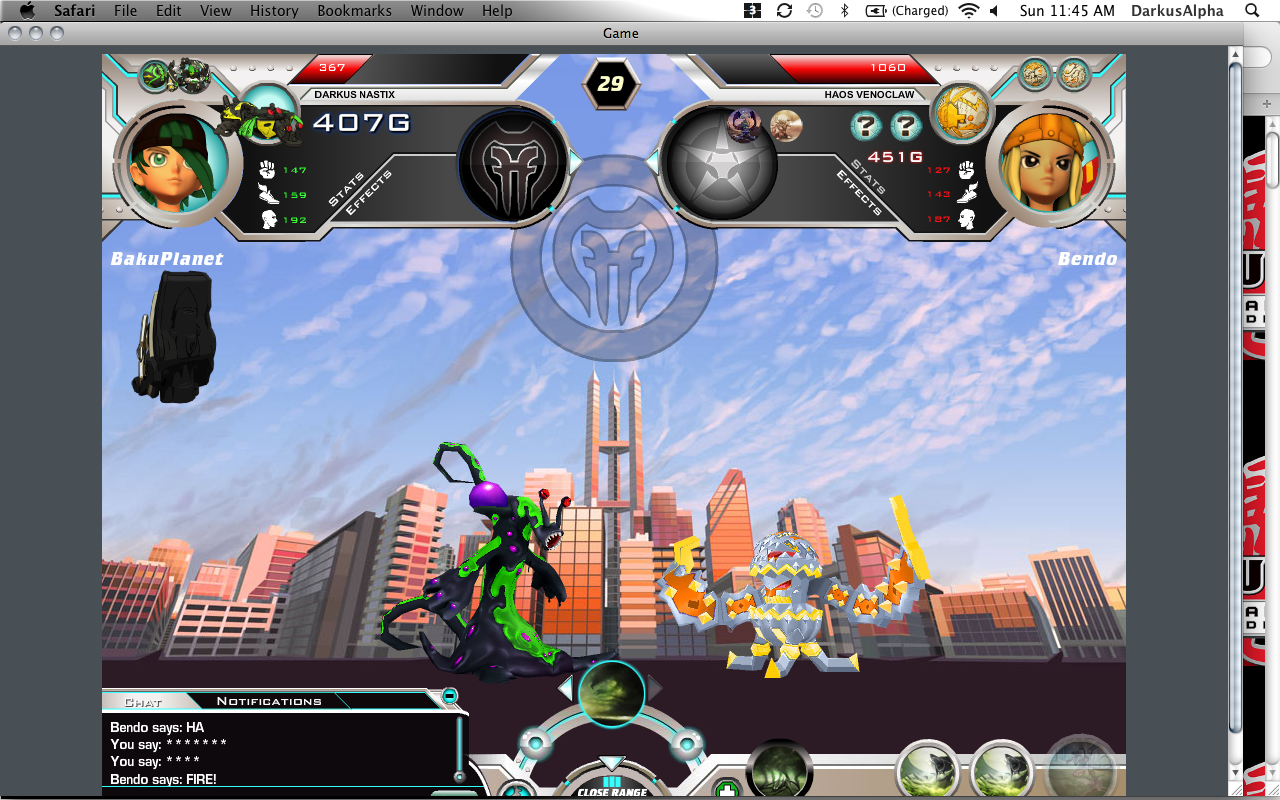The image size is (1280, 800).
Task: Open the Darkus attribute emblem
Action: tap(512, 163)
